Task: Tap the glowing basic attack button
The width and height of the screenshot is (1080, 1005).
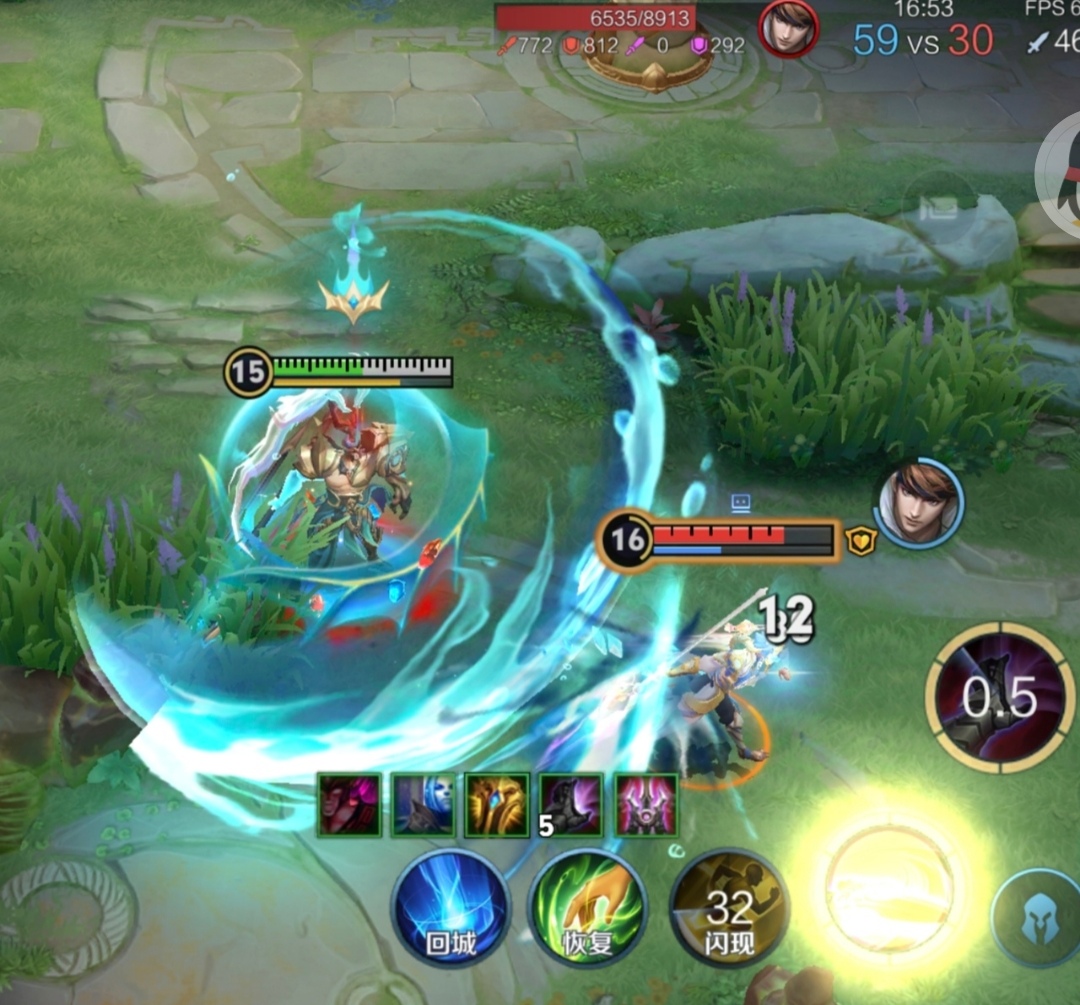Action: 887,886
